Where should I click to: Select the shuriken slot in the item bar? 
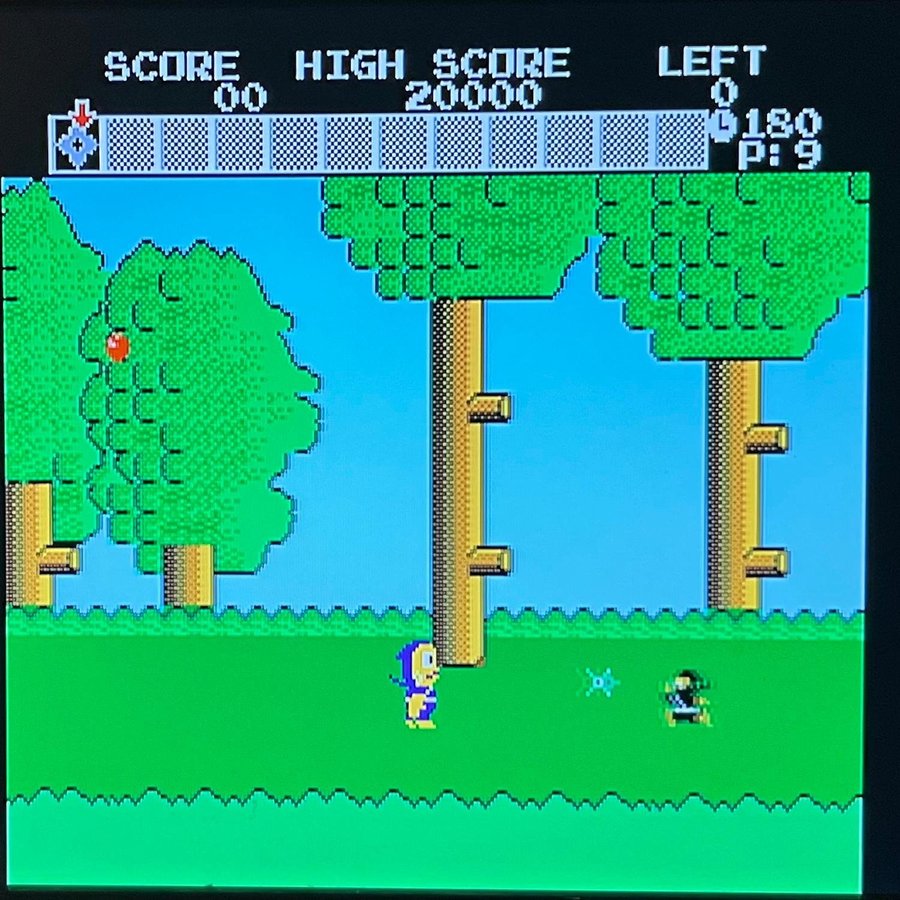(77, 145)
